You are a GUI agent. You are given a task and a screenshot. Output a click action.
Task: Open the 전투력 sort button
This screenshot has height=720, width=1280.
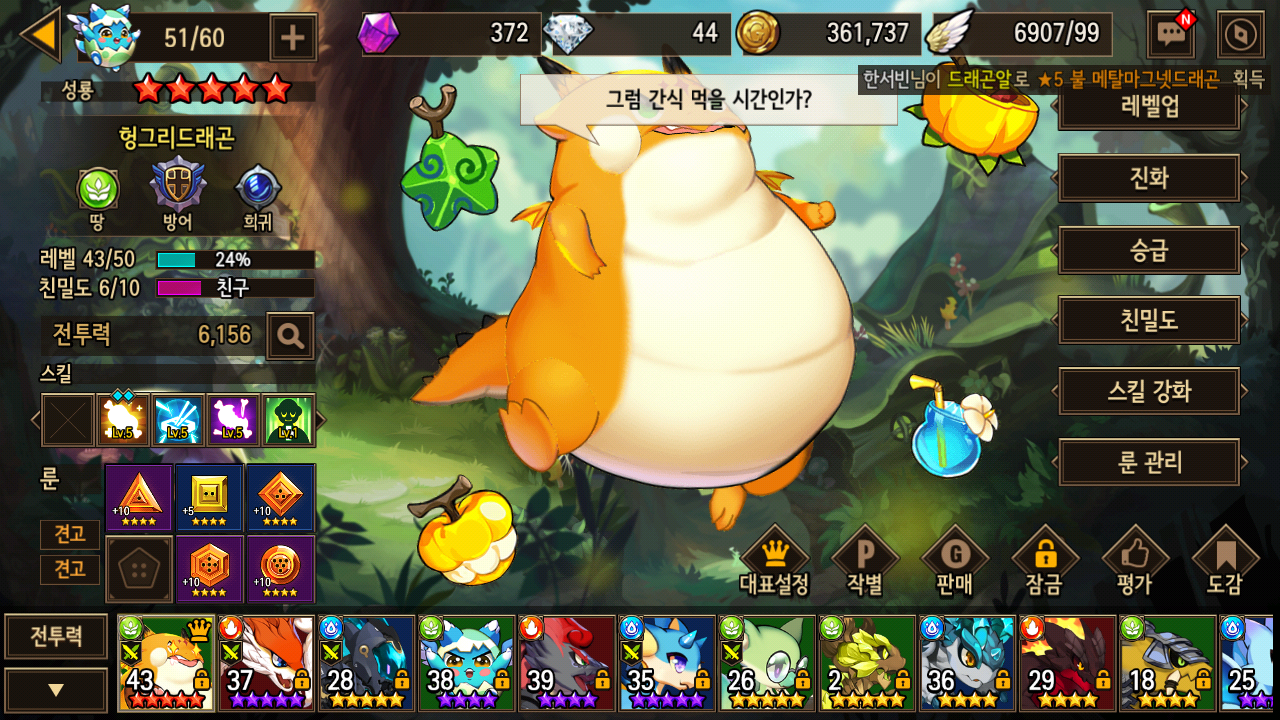pos(56,636)
